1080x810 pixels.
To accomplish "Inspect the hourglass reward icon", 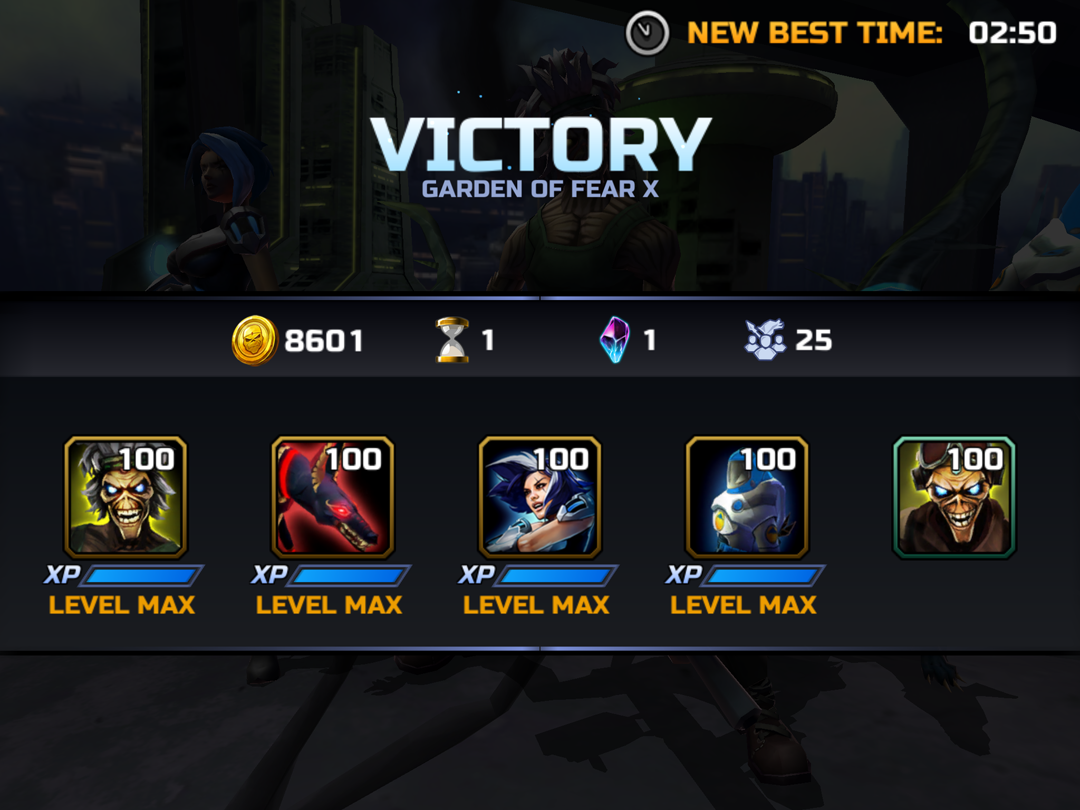I will [452, 341].
